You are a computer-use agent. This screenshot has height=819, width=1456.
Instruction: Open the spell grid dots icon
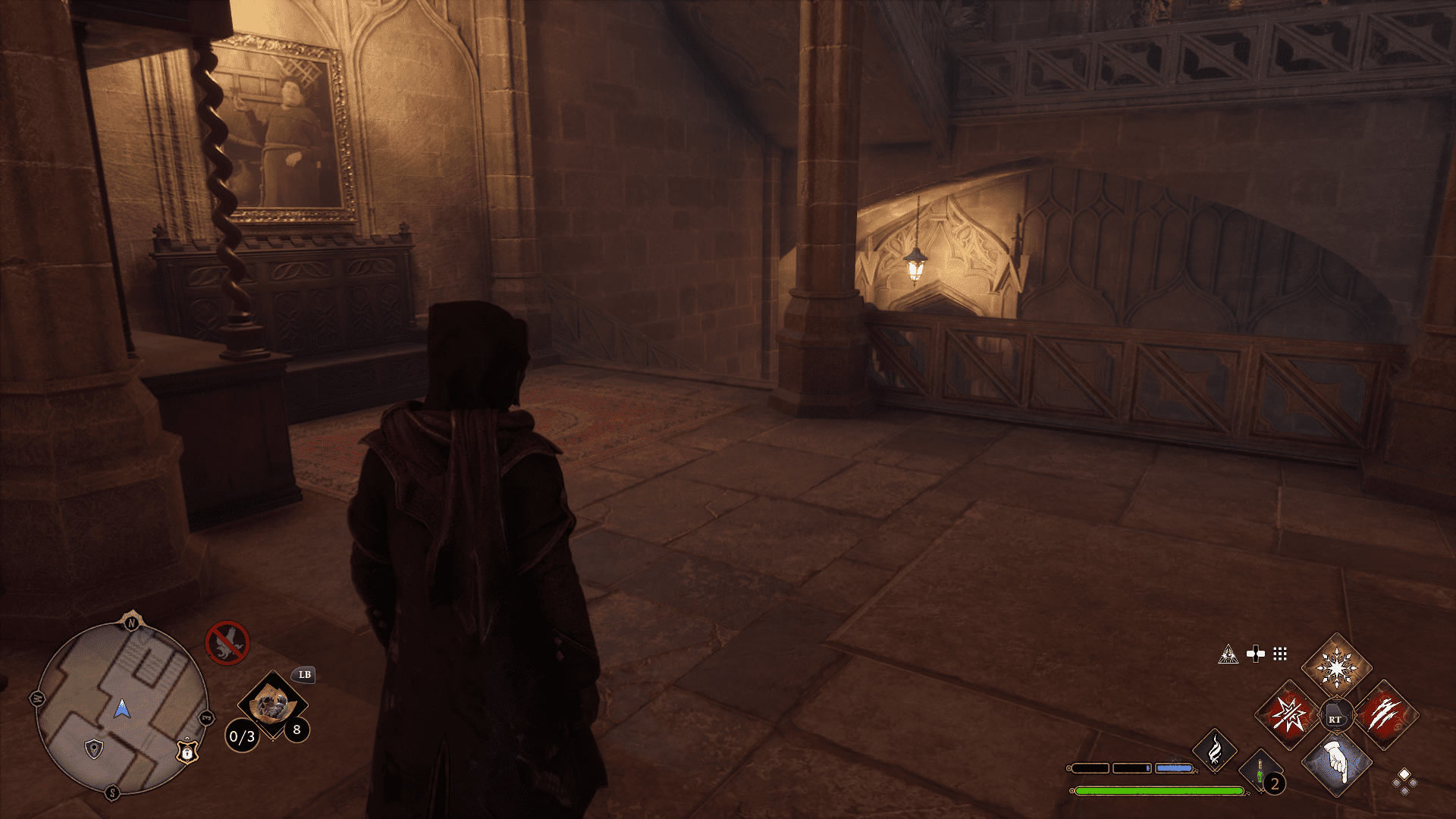(1280, 653)
